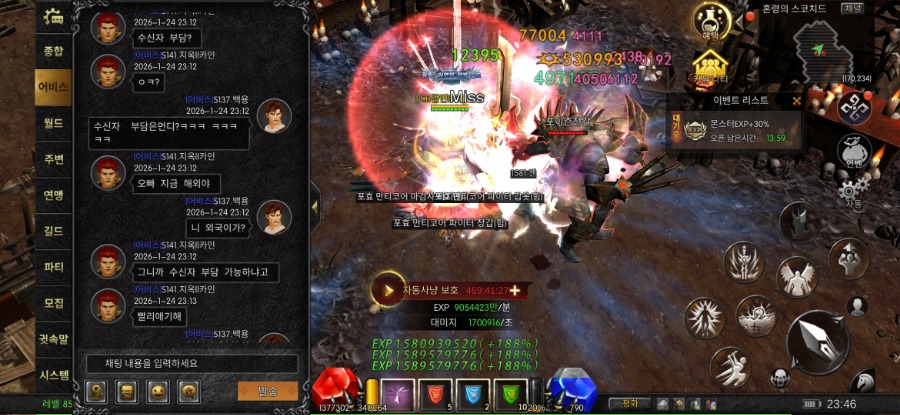
Task: Use the main sword attack button
Action: 818,342
